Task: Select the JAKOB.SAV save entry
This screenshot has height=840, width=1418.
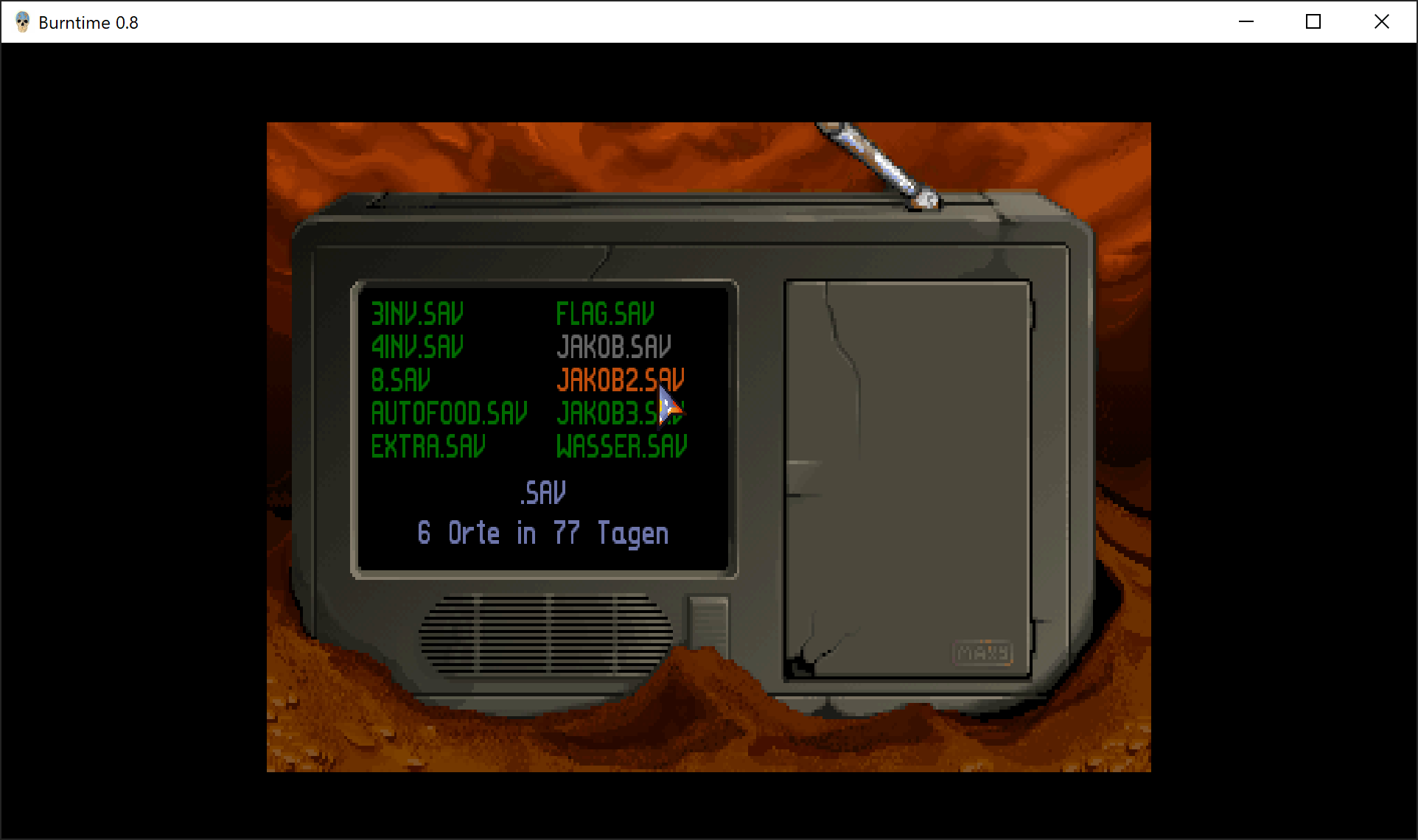Action: [613, 347]
